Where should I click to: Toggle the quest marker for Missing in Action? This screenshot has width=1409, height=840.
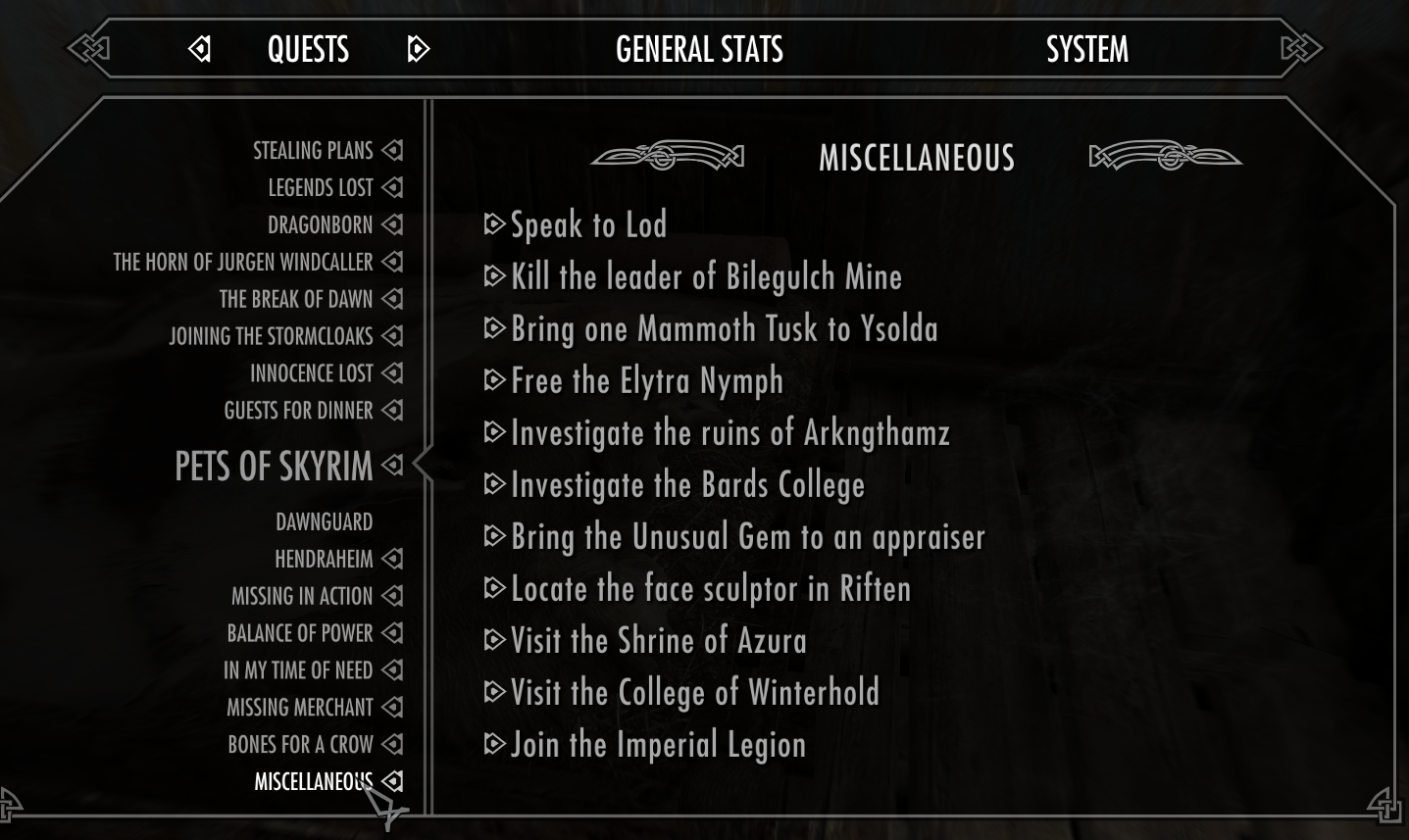pyautogui.click(x=391, y=595)
